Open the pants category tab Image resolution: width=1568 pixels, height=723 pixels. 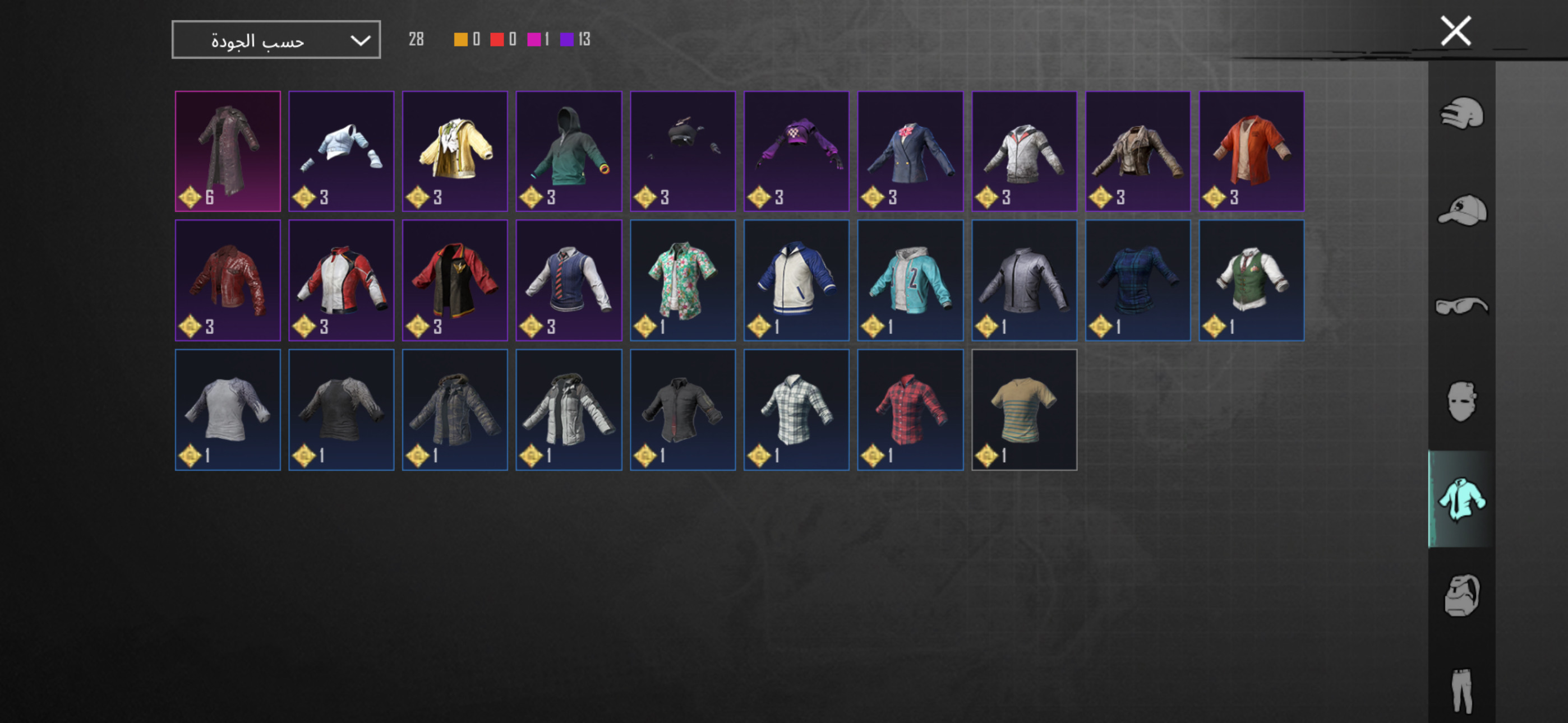1461,690
